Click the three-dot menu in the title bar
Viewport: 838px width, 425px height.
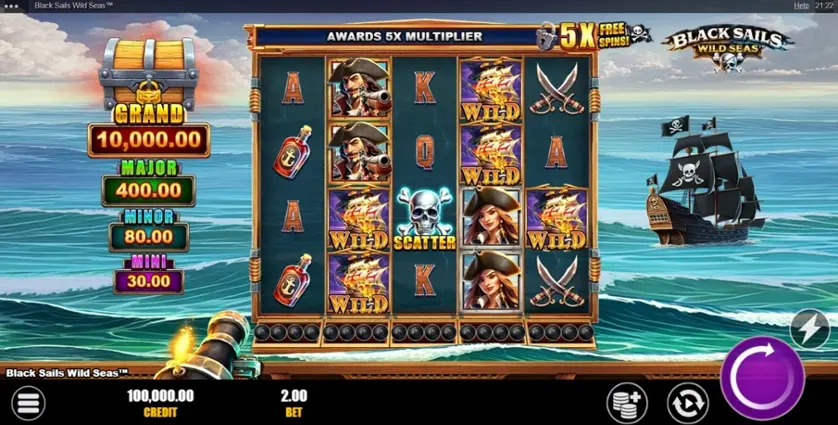tap(12, 6)
